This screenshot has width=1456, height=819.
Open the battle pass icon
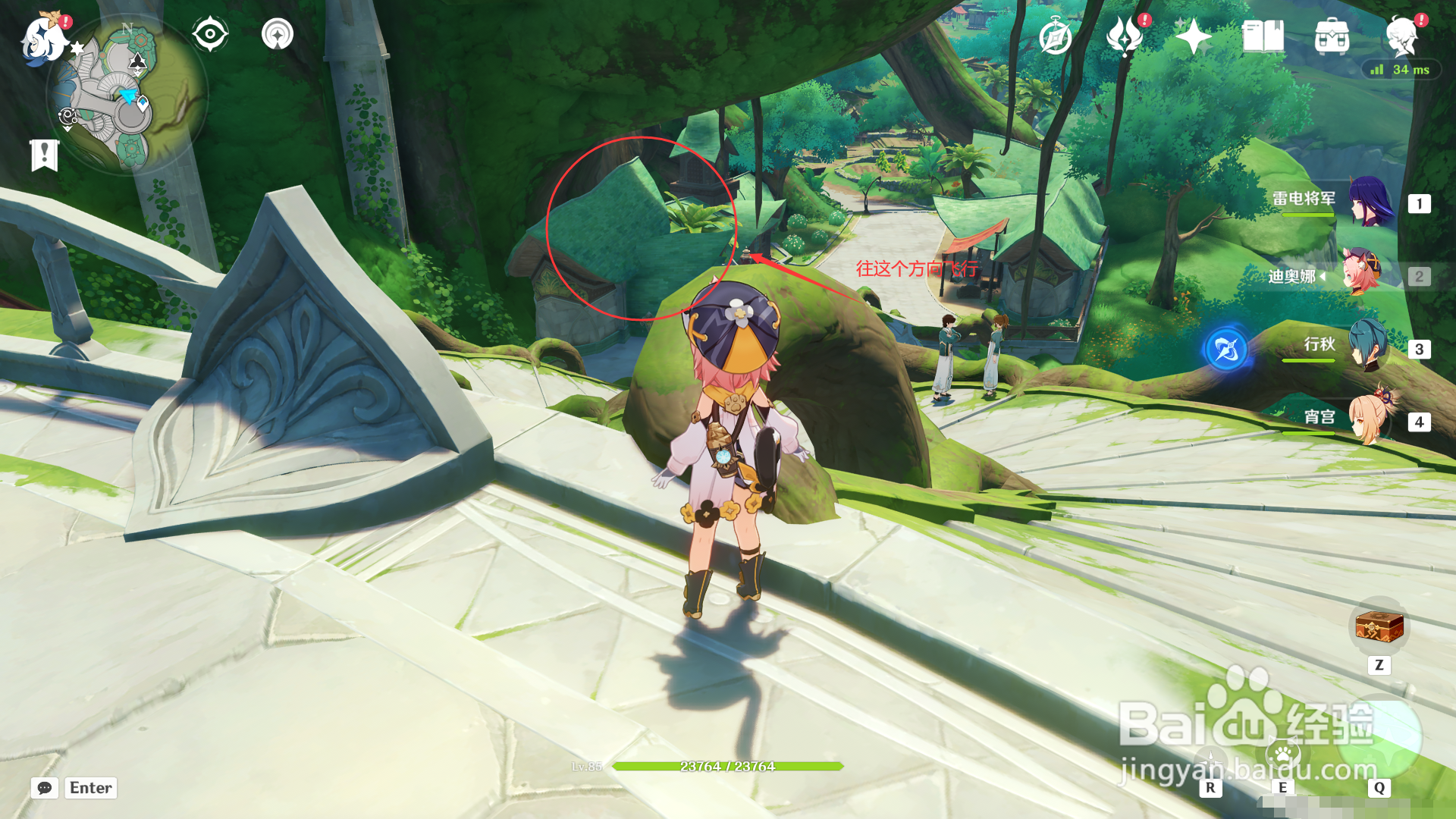coord(1125,36)
